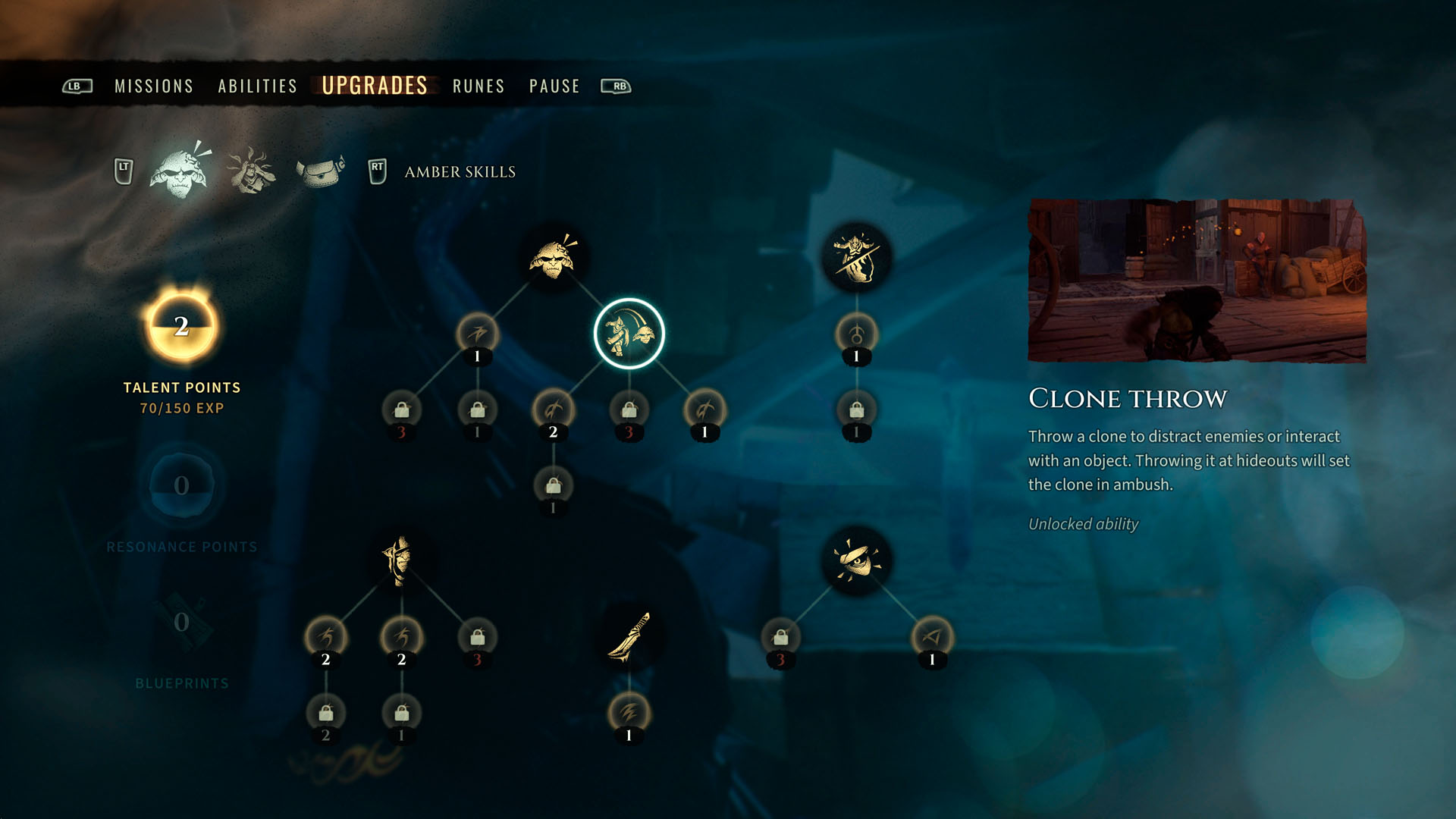The height and width of the screenshot is (819, 1456).
Task: Select the rune node marked 2 under Clone Throw
Action: [x=554, y=410]
